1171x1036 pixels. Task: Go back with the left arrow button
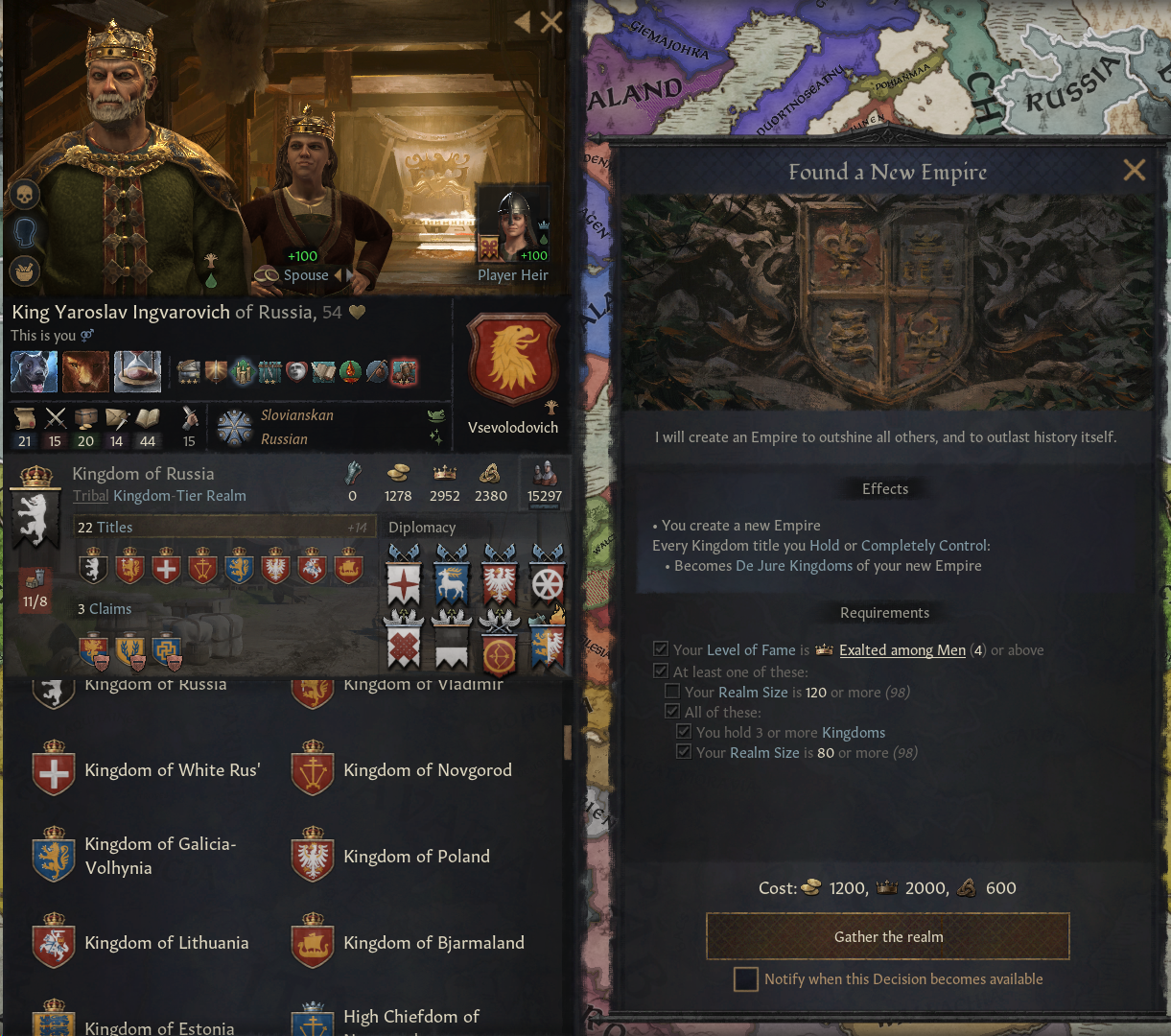522,21
